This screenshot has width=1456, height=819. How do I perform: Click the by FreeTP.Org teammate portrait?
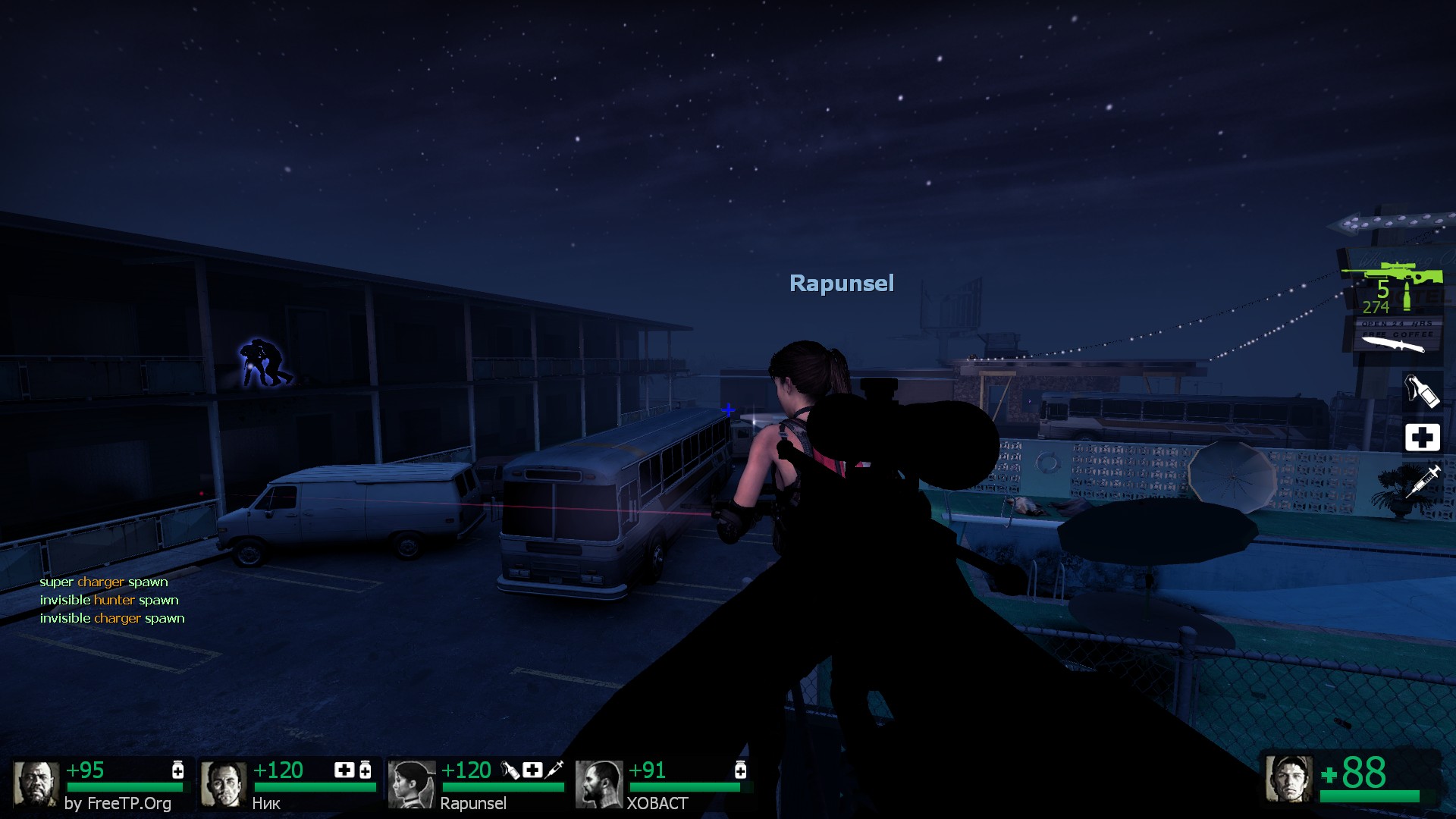click(36, 784)
